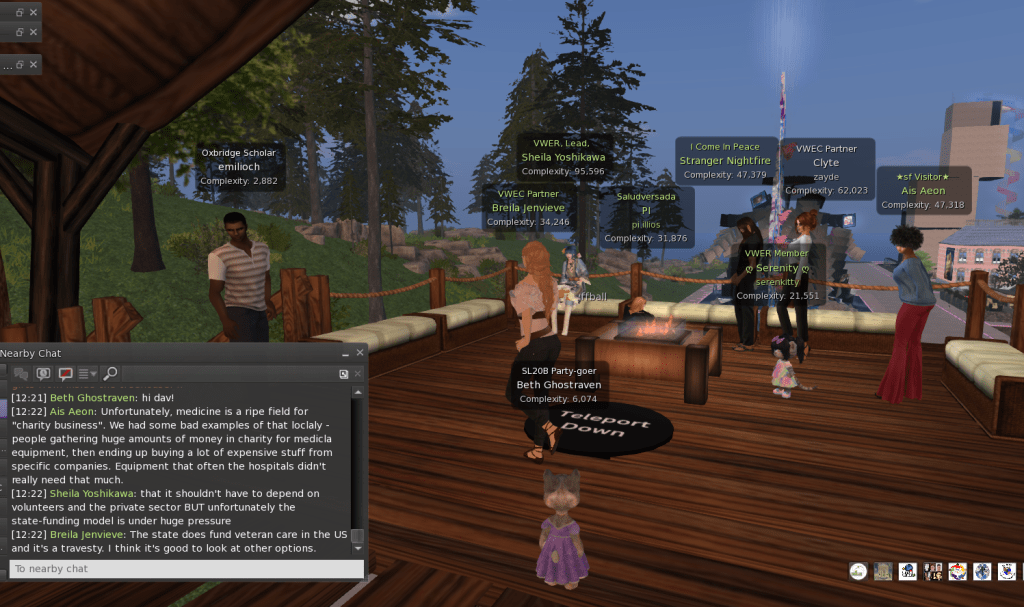The width and height of the screenshot is (1024, 607).
Task: Close the topmost collapsed chiclet panel
Action: pos(33,12)
